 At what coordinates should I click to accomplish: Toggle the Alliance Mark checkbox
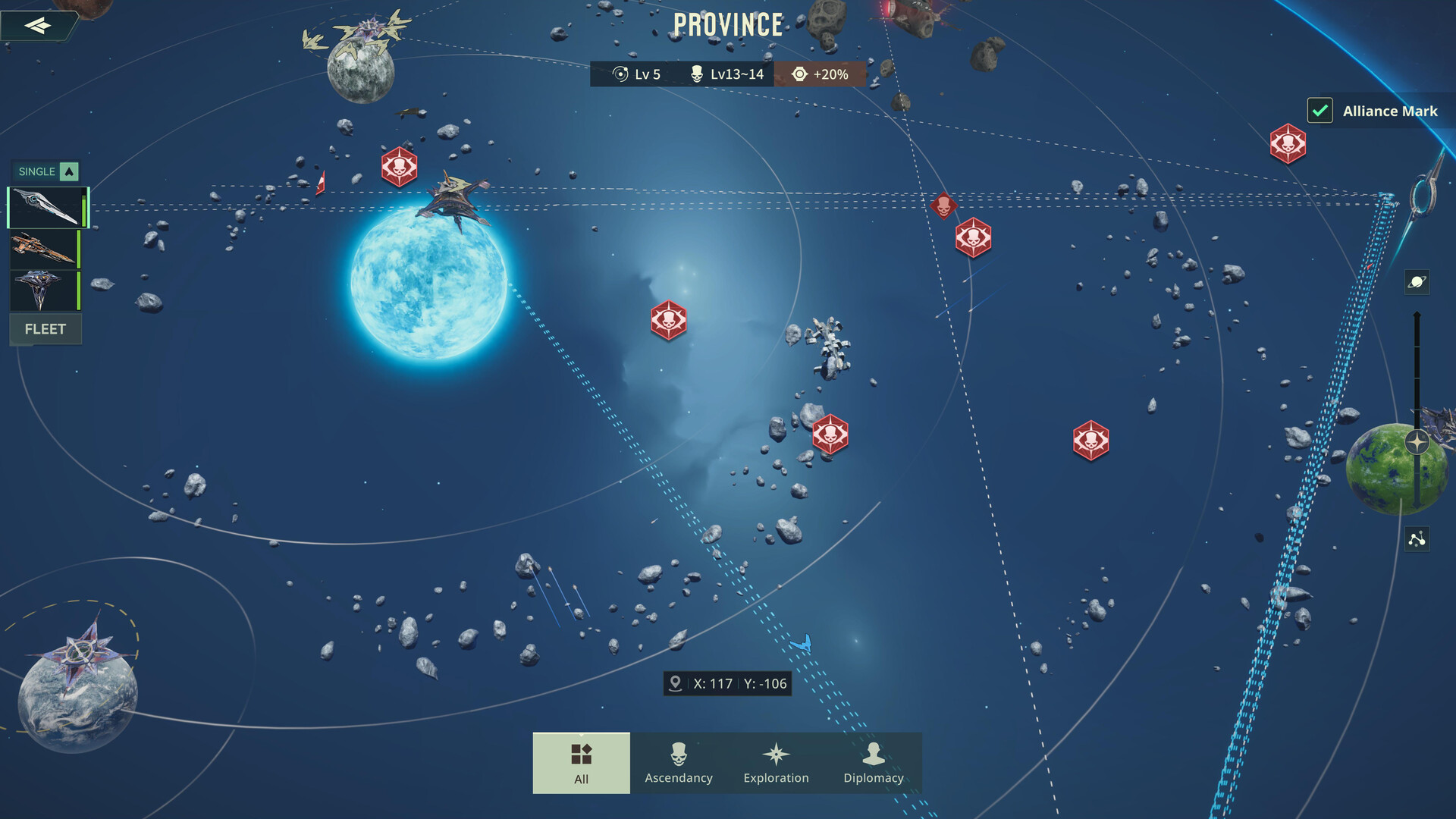tap(1319, 111)
